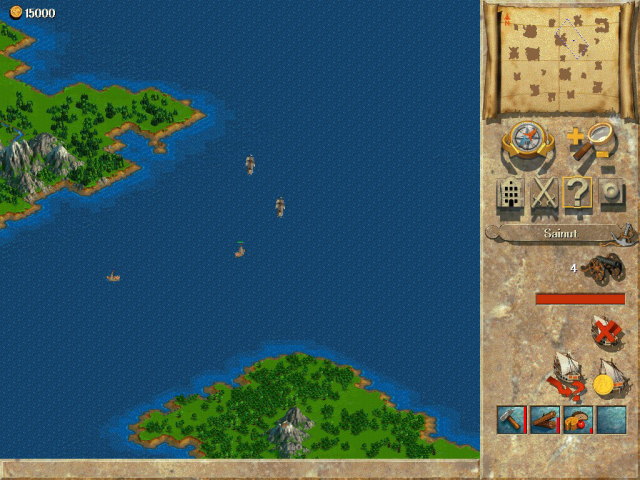640x480 pixels.
Task: Click the ship's cannon icon
Action: pyautogui.click(x=603, y=269)
